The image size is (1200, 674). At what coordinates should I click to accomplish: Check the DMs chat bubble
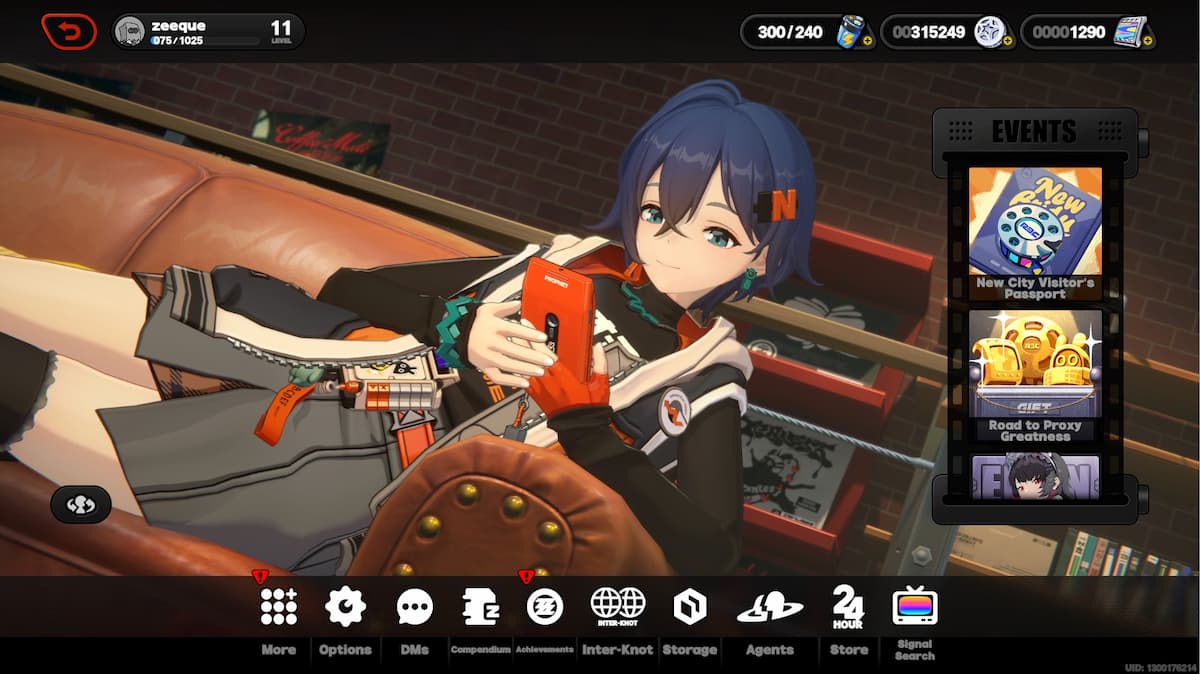click(414, 607)
